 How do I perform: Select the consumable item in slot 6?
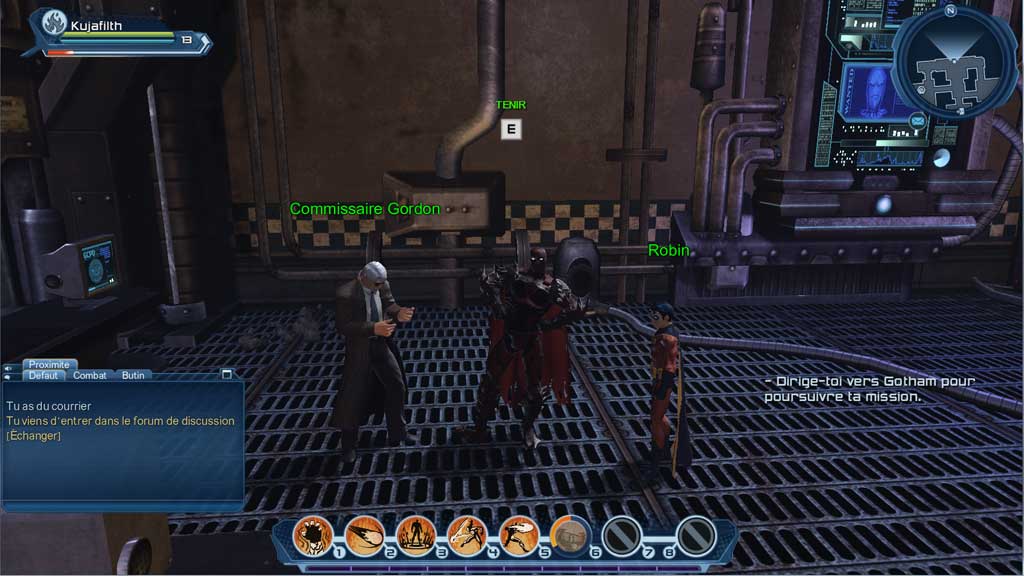coord(570,535)
